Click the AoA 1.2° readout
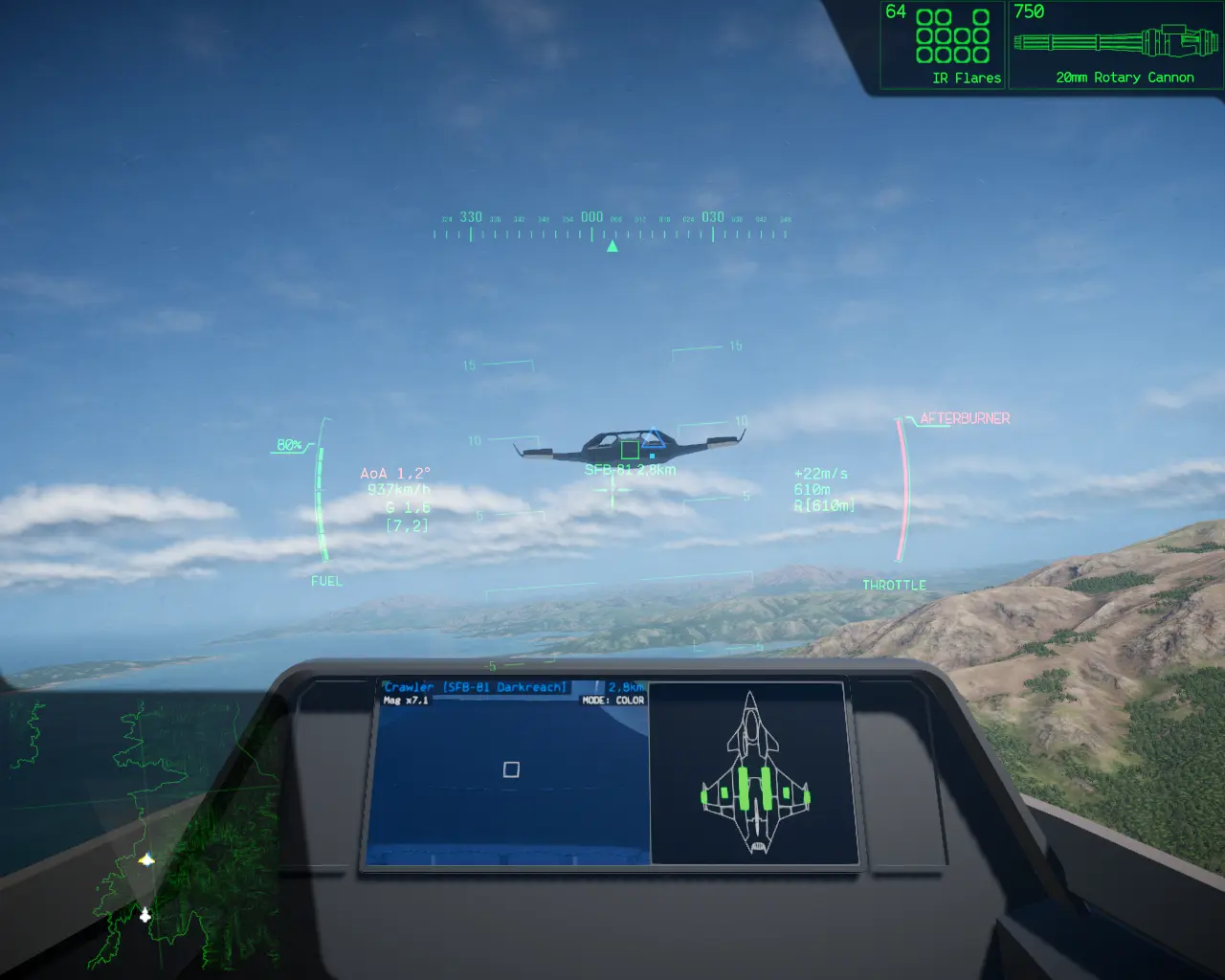This screenshot has width=1225, height=980. coord(395,473)
